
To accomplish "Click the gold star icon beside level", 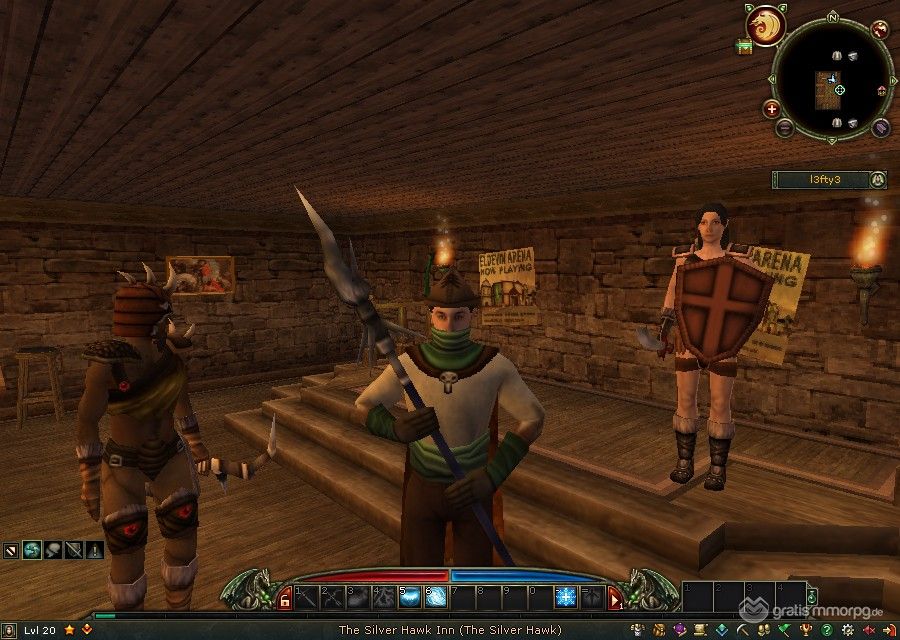I will 69,630.
